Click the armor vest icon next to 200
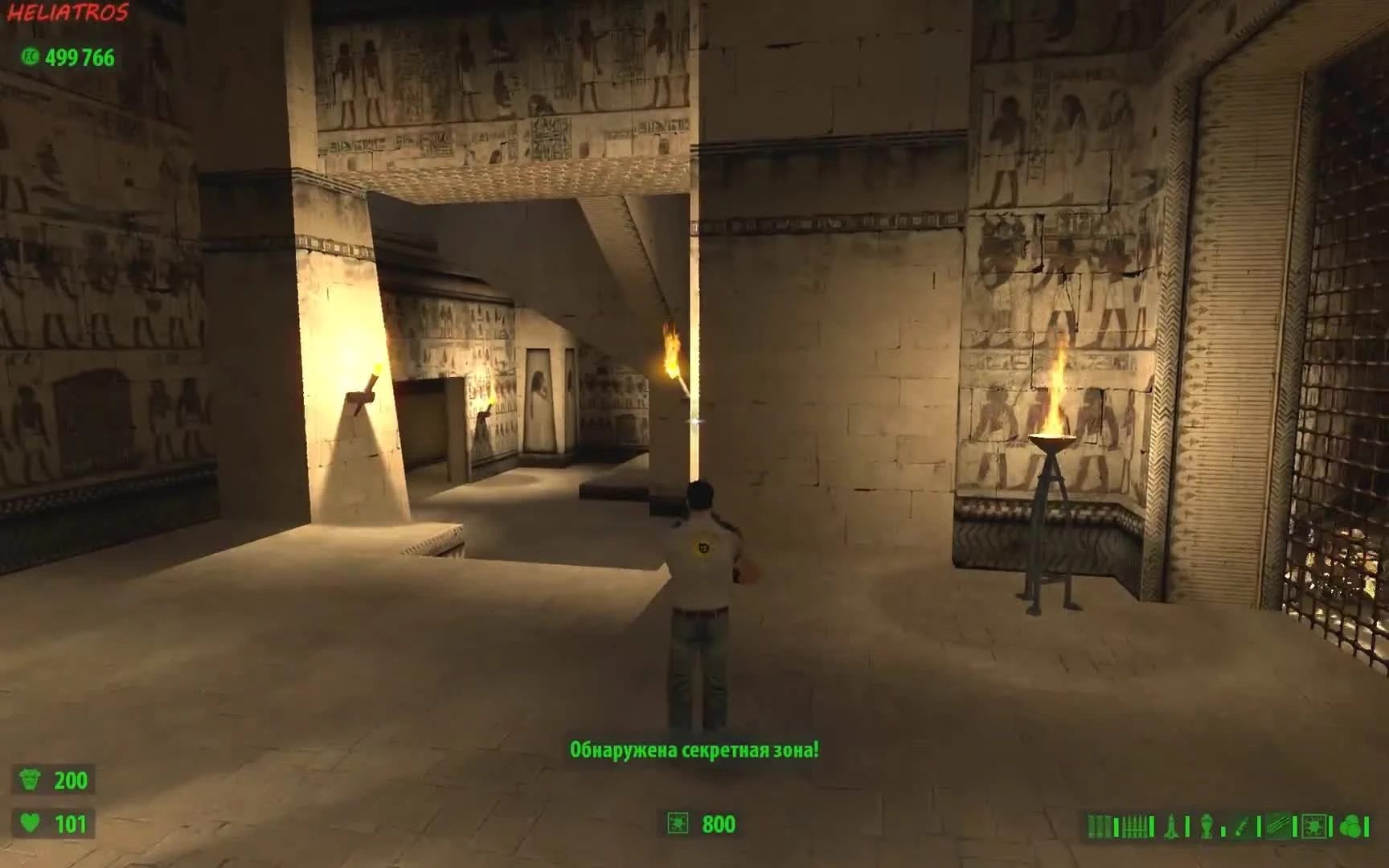Image resolution: width=1389 pixels, height=868 pixels. click(x=31, y=778)
